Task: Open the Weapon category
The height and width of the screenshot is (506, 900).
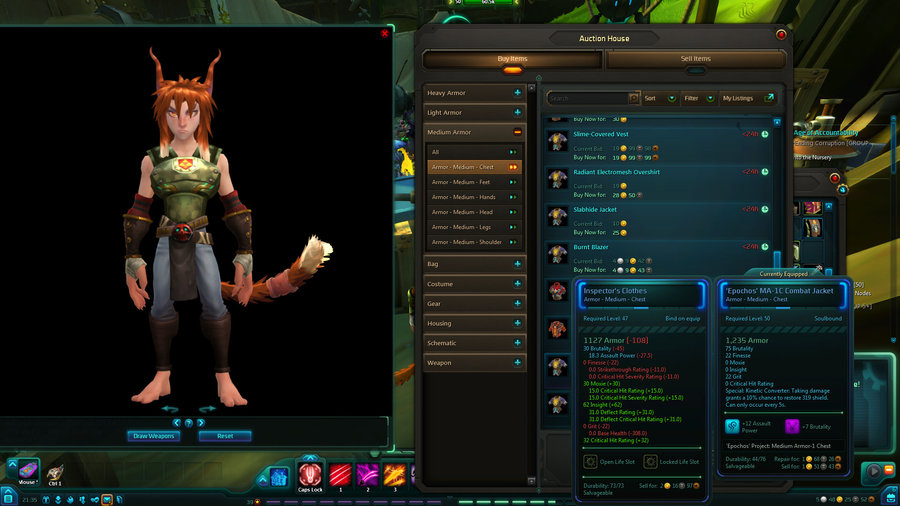Action: point(475,363)
